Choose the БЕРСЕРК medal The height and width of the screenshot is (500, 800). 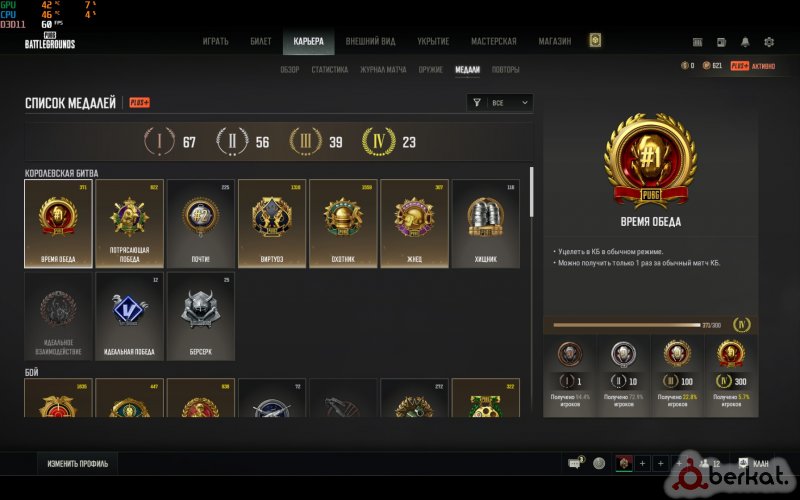pyautogui.click(x=201, y=316)
